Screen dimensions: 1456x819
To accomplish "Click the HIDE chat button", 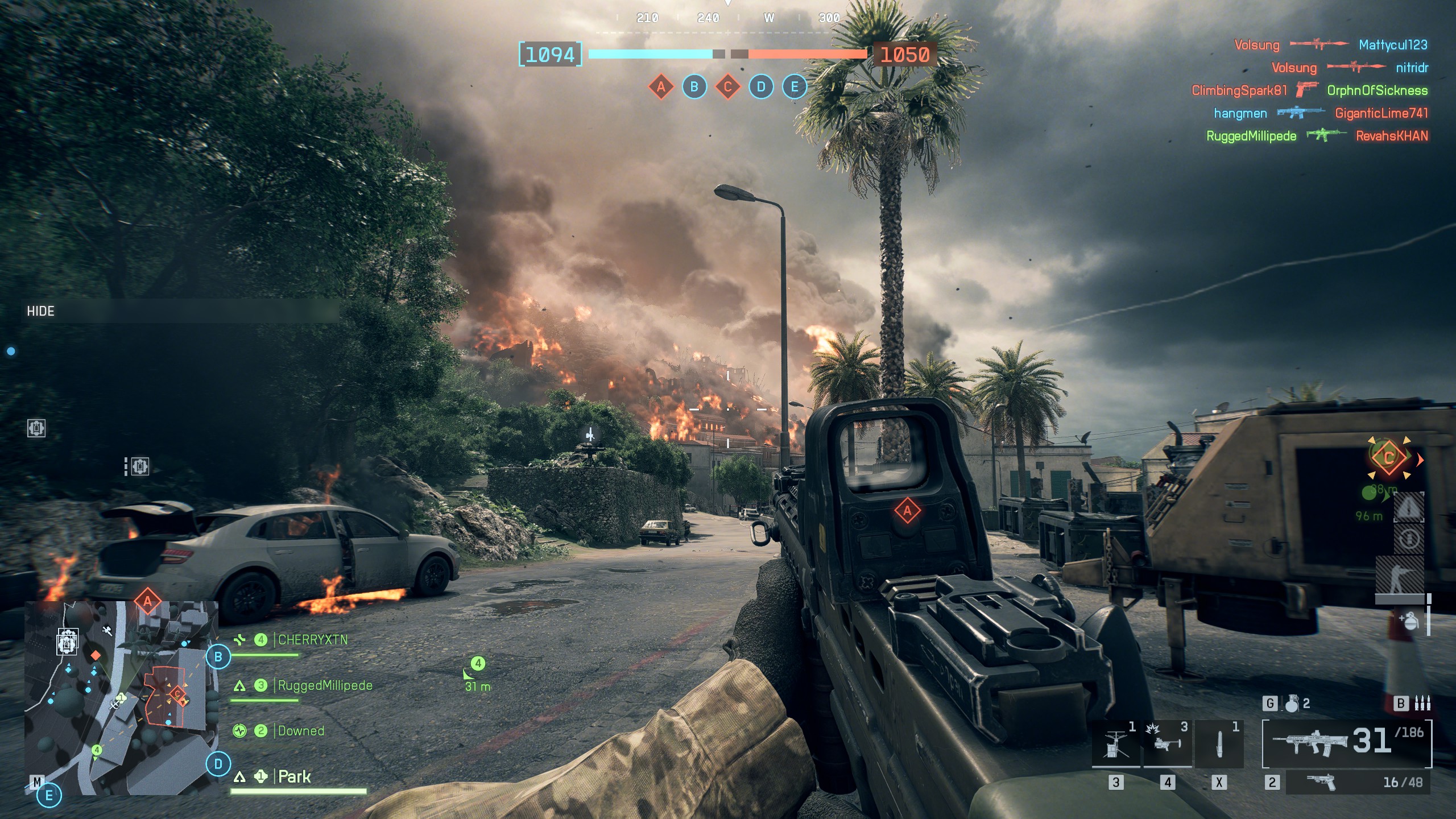I will (x=41, y=311).
